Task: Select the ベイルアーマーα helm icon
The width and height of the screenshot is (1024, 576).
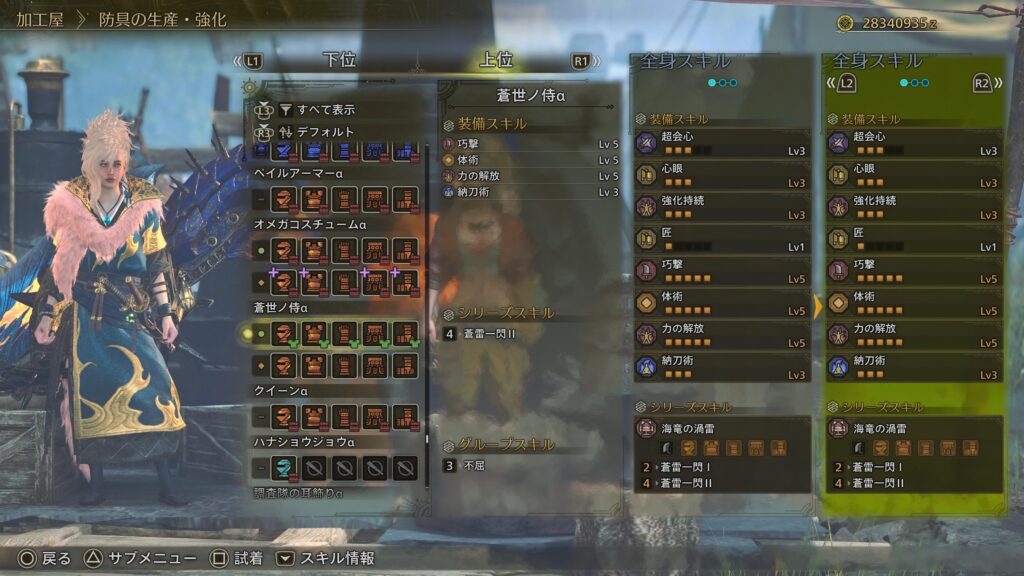Action: click(285, 199)
